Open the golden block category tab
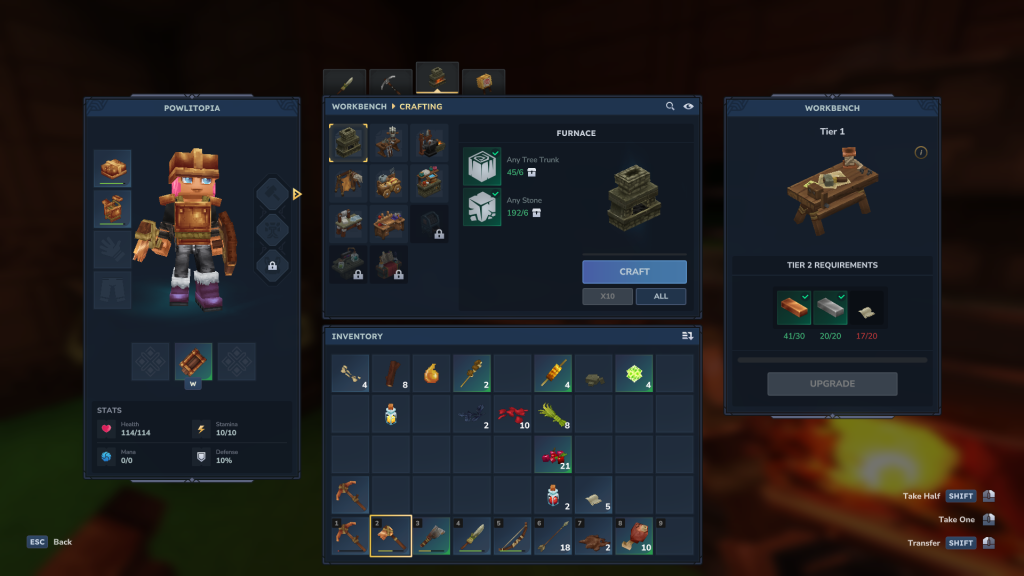The height and width of the screenshot is (576, 1024). click(483, 82)
